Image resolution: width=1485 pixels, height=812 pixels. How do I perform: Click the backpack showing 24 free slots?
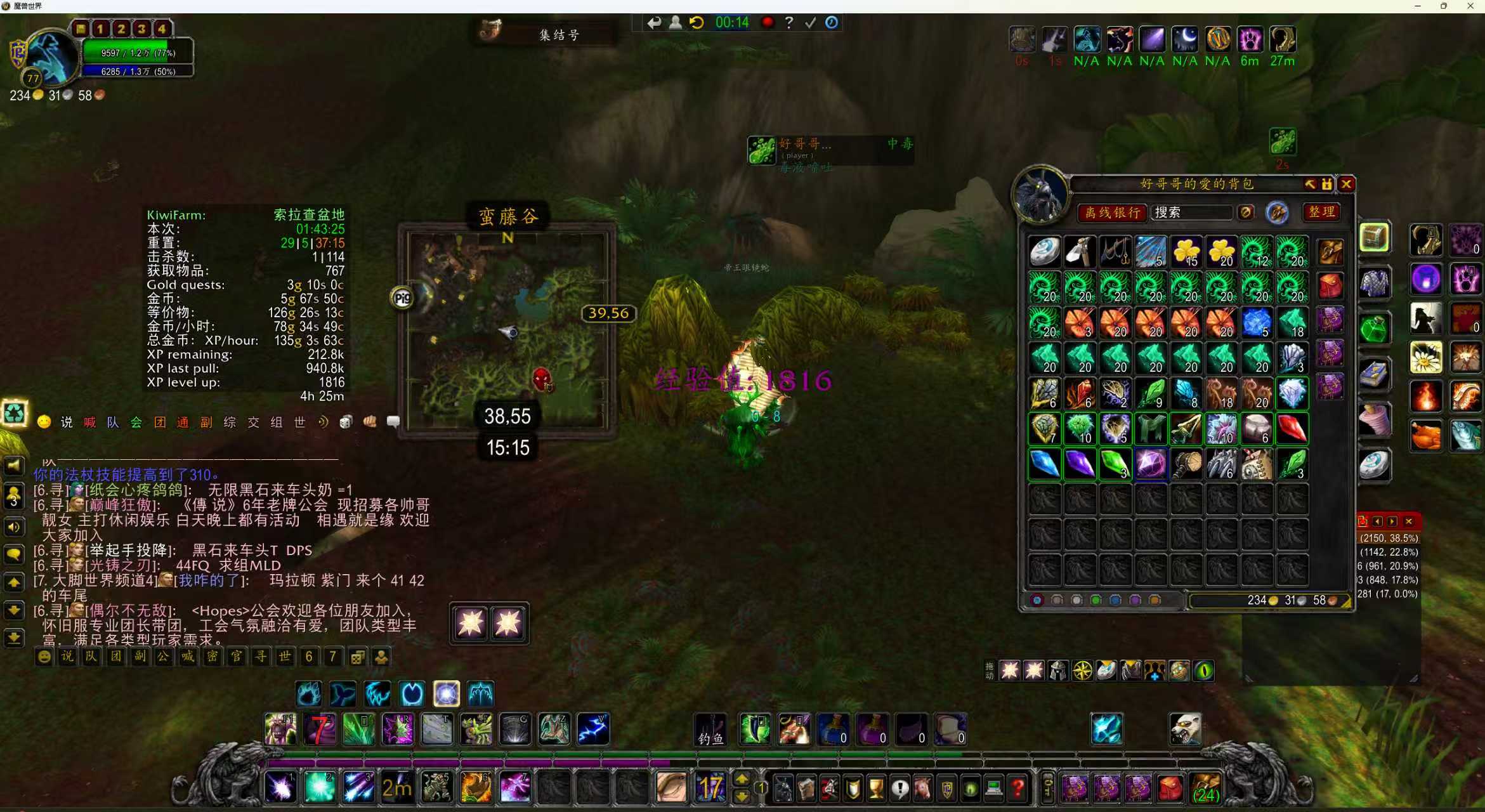[1205, 789]
